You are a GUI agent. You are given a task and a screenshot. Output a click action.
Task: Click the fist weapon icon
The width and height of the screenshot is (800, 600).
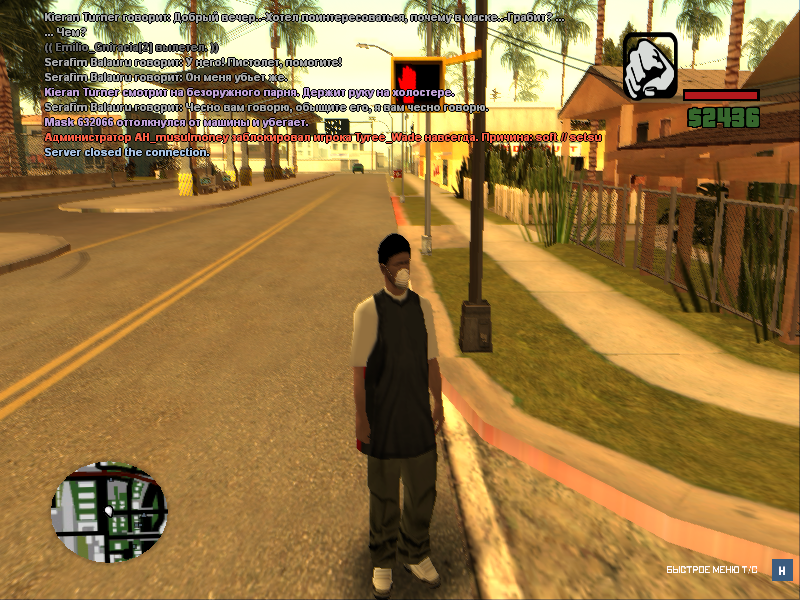[650, 66]
